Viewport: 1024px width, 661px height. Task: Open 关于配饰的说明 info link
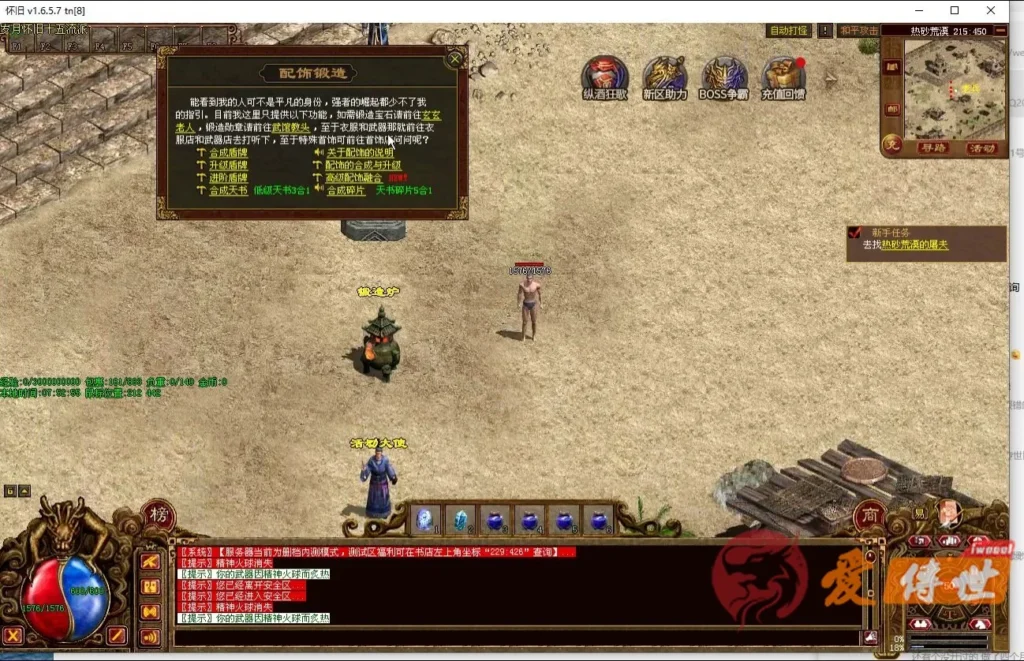tap(359, 152)
